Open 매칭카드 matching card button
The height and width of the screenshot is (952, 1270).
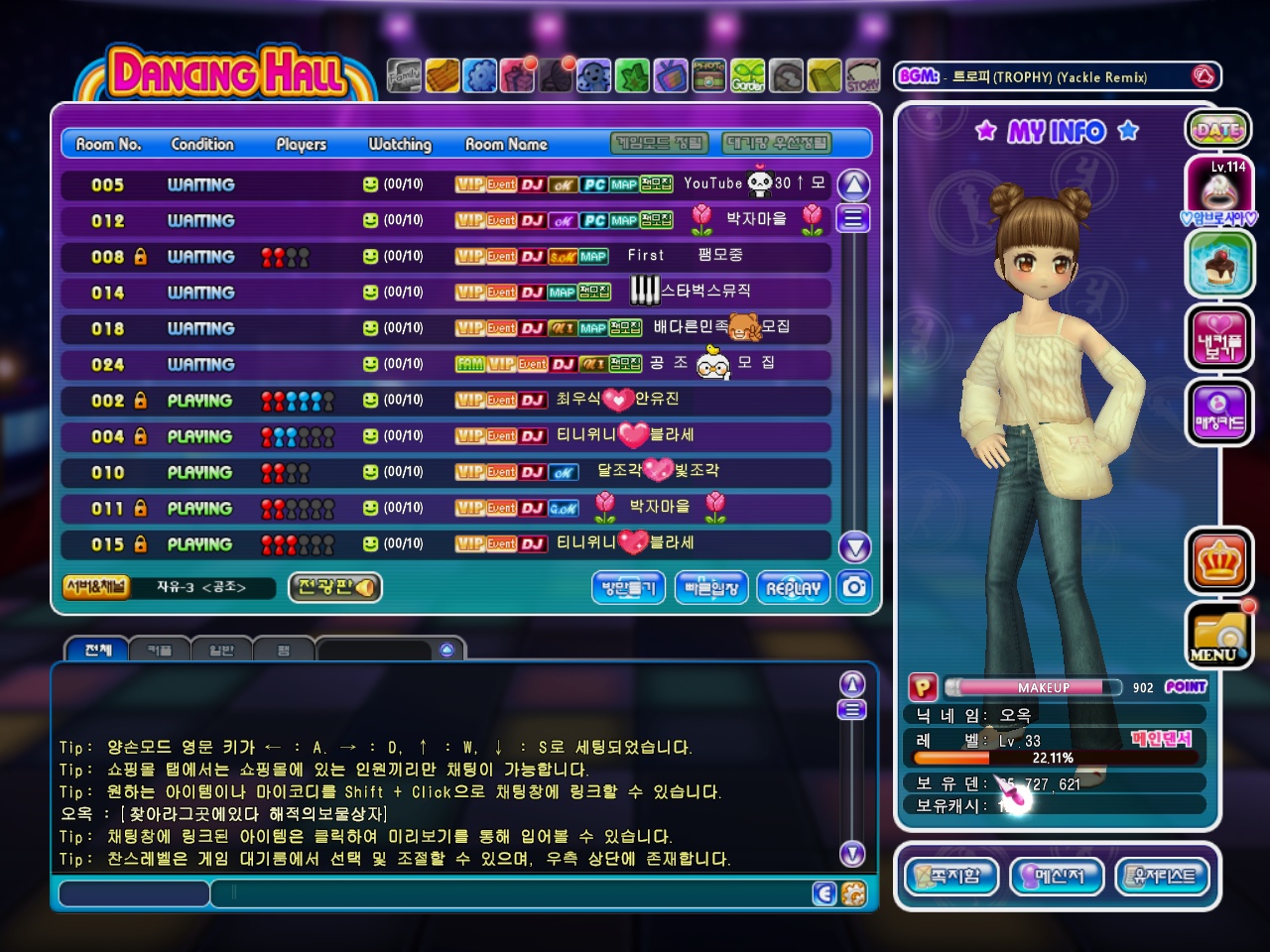[1218, 412]
